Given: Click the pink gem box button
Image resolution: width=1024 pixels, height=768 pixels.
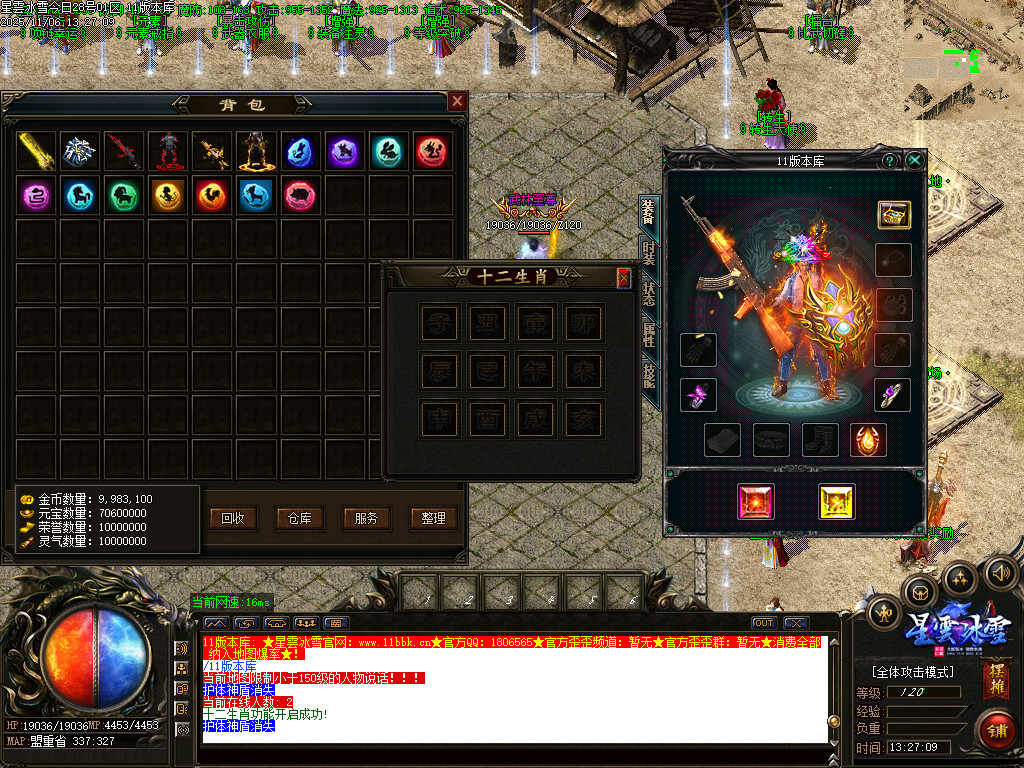Looking at the screenshot, I should 756,501.
